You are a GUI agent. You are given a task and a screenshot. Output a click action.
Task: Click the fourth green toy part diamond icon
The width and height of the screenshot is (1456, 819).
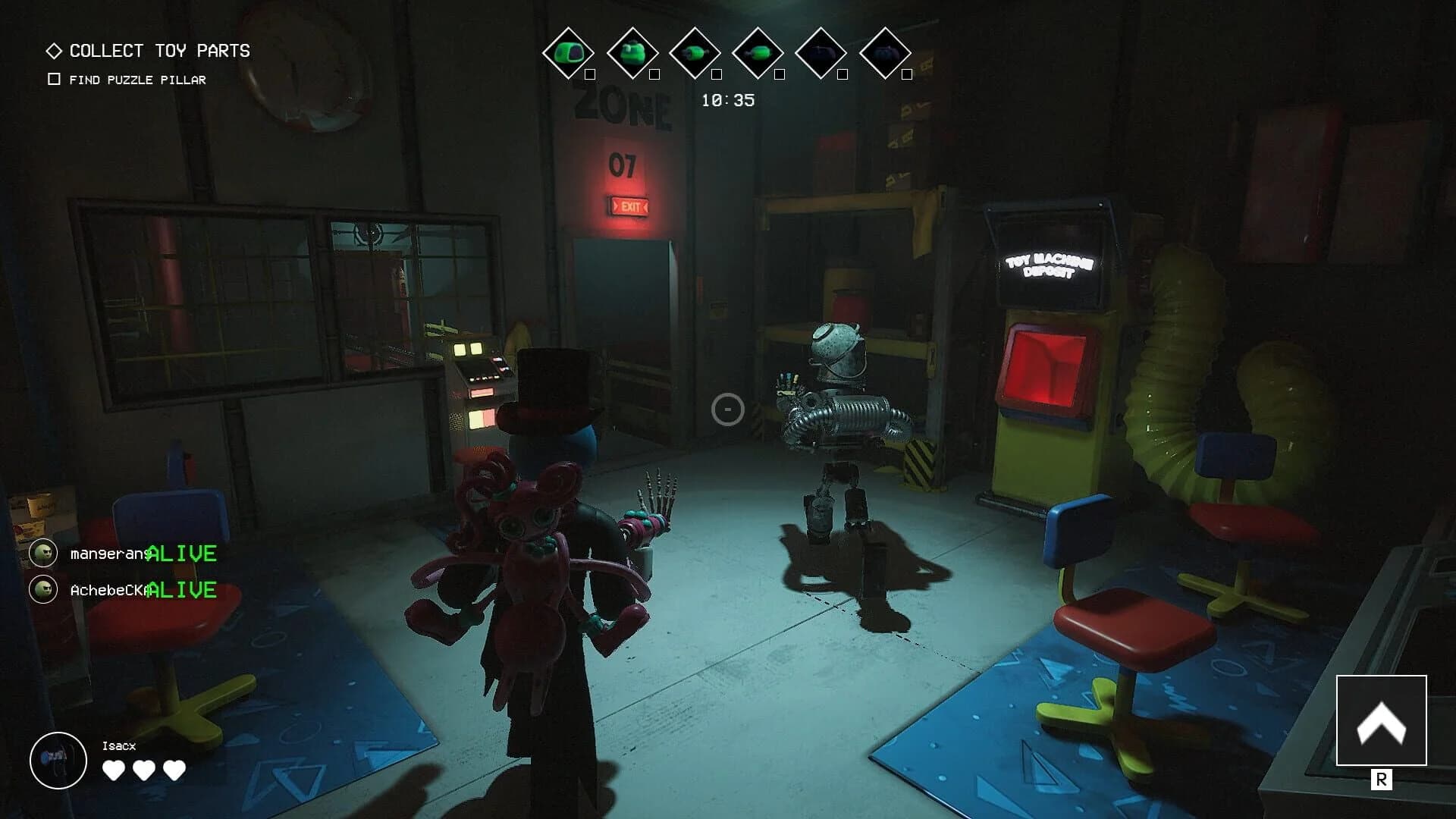pos(761,52)
